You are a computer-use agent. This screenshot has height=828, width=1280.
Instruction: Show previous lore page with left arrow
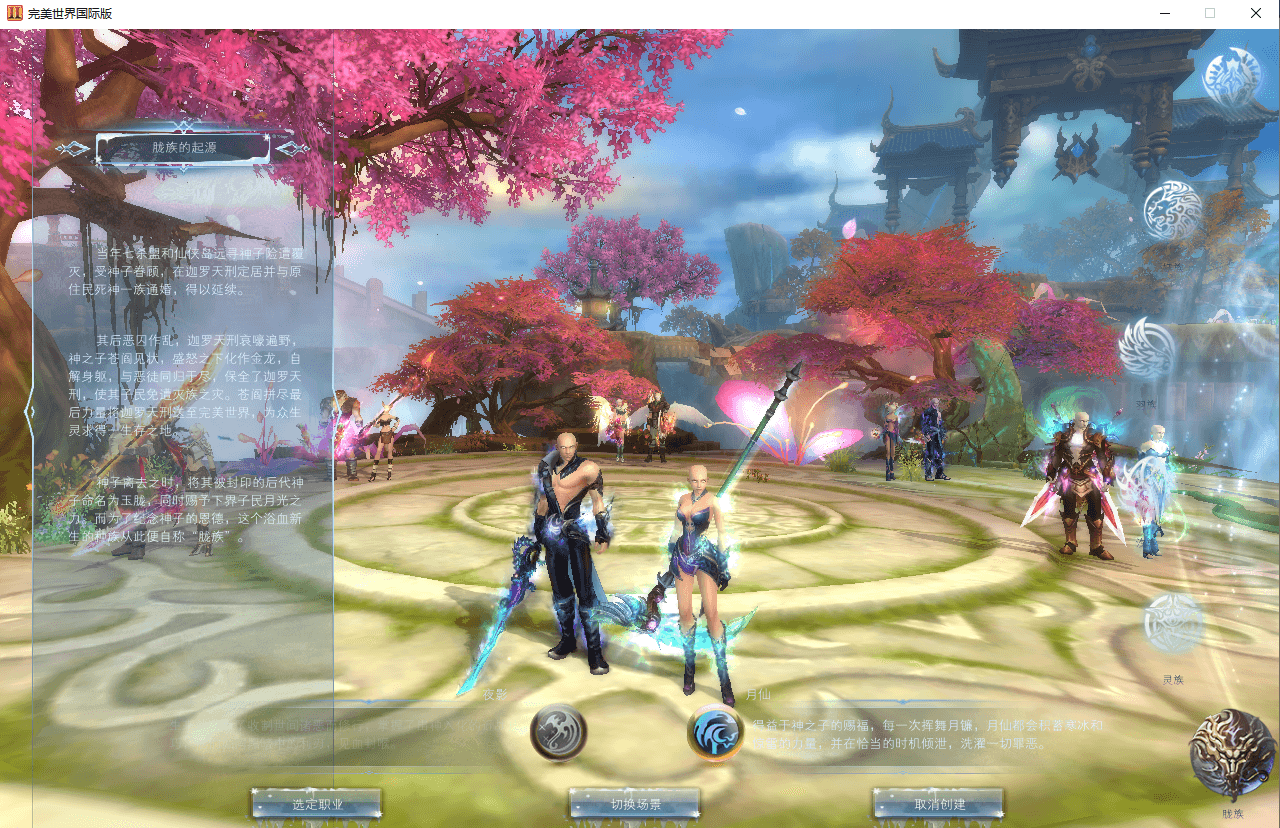click(72, 149)
